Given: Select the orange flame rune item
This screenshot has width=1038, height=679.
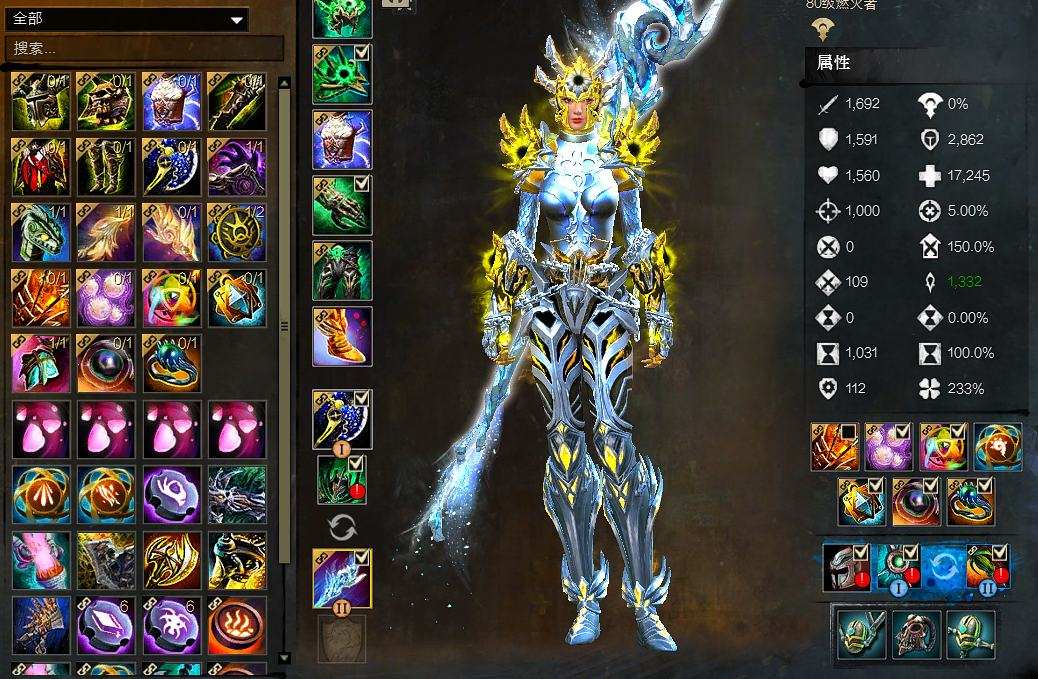Looking at the screenshot, I should point(237,625).
